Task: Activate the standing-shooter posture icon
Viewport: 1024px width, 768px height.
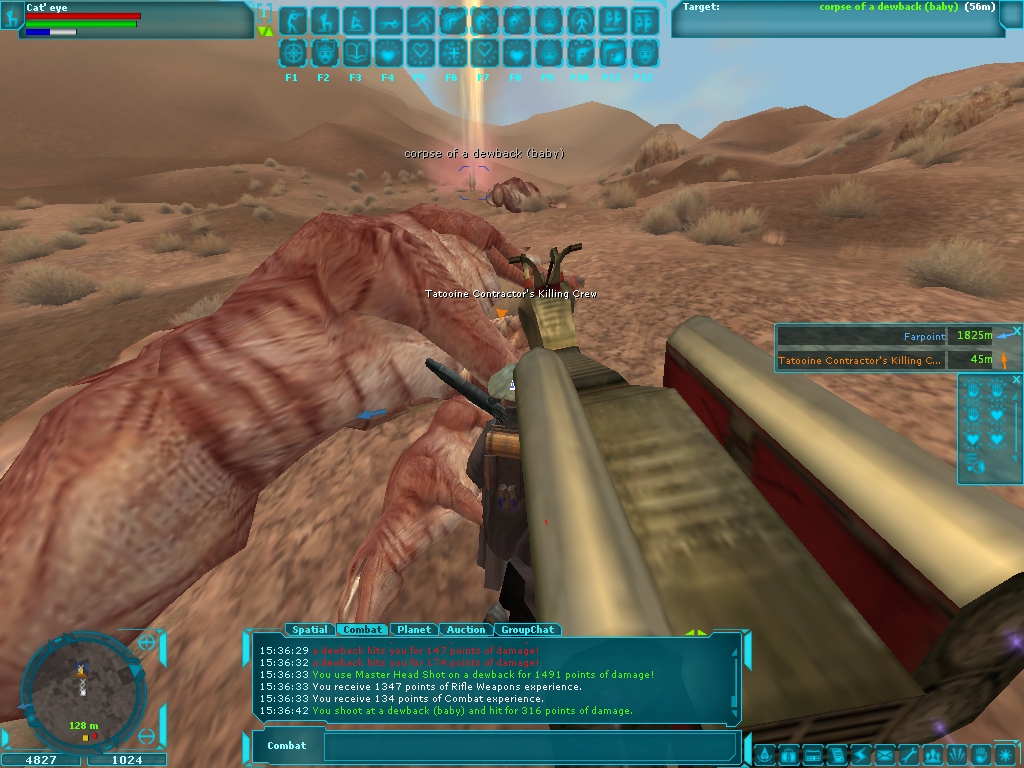Action: tap(293, 21)
